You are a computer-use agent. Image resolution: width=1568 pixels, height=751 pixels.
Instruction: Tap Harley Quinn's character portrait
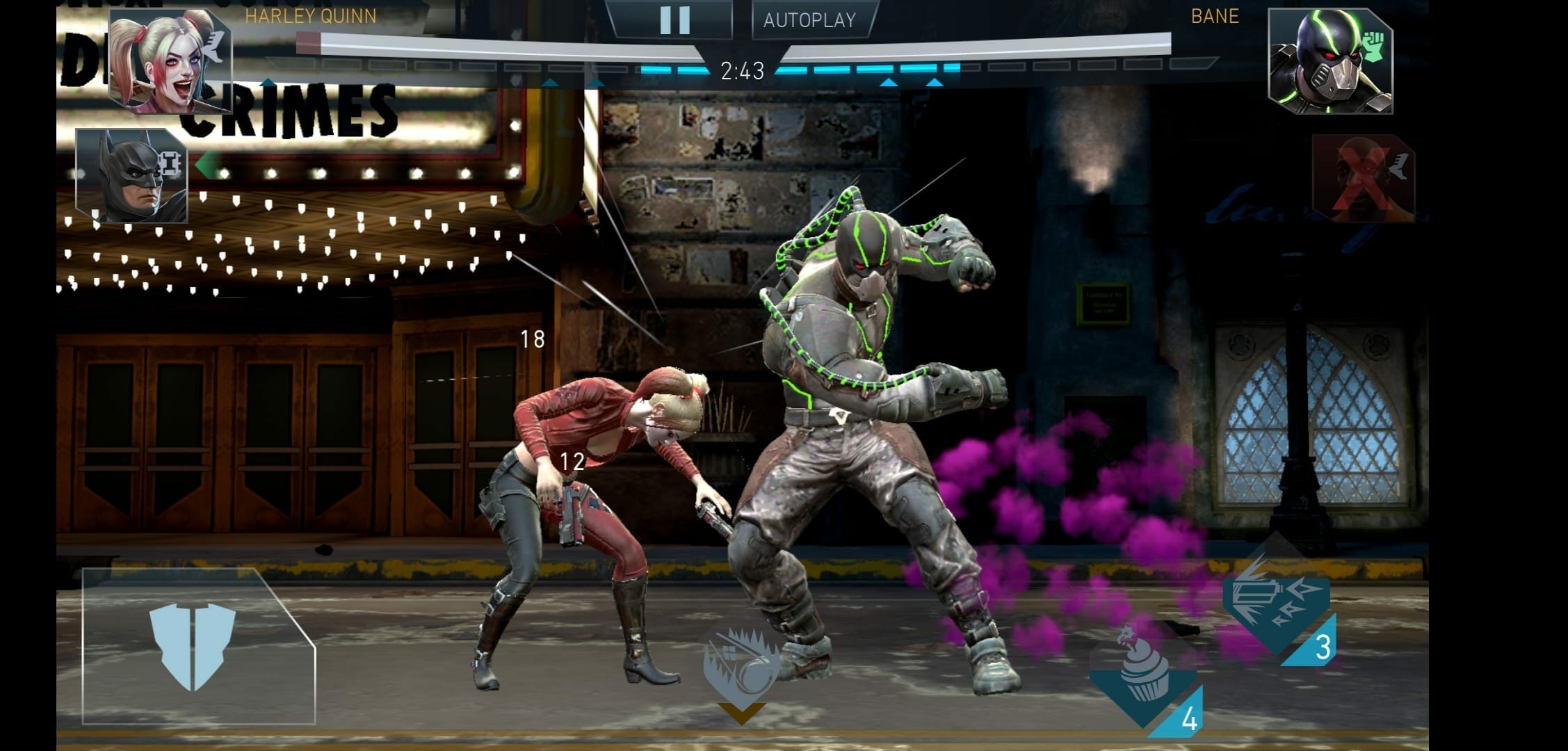pos(169,61)
